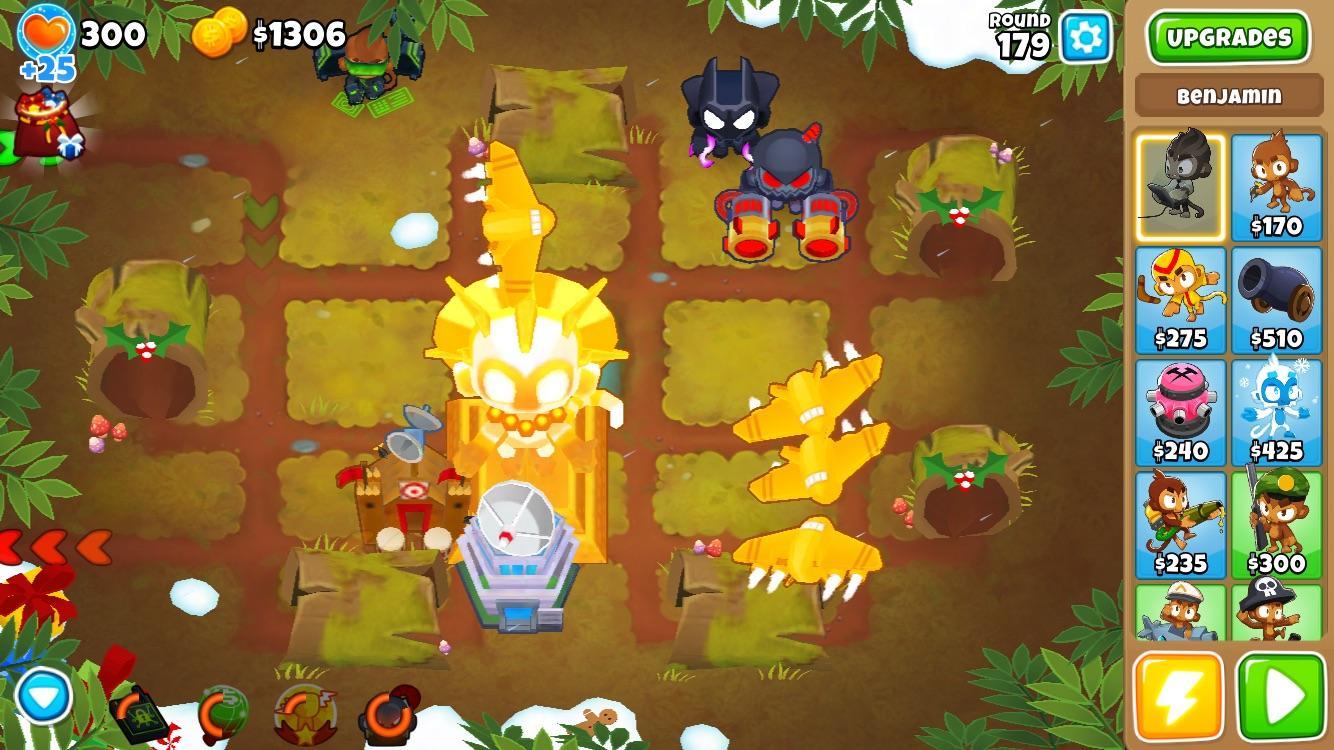Activate the green dollar globe ability
The image size is (1334, 750).
(x=222, y=712)
